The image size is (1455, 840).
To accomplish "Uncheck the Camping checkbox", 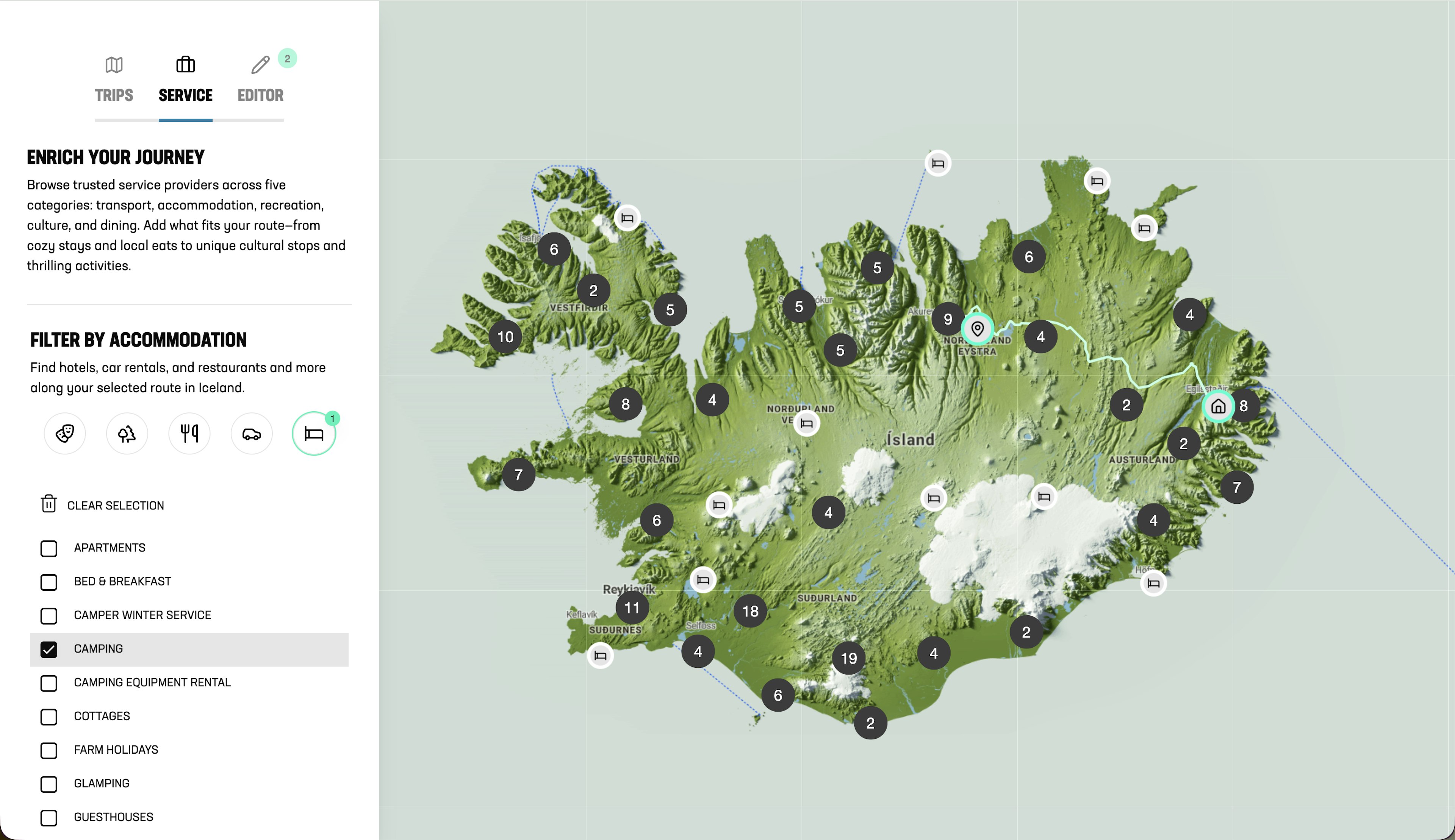I will pos(49,649).
